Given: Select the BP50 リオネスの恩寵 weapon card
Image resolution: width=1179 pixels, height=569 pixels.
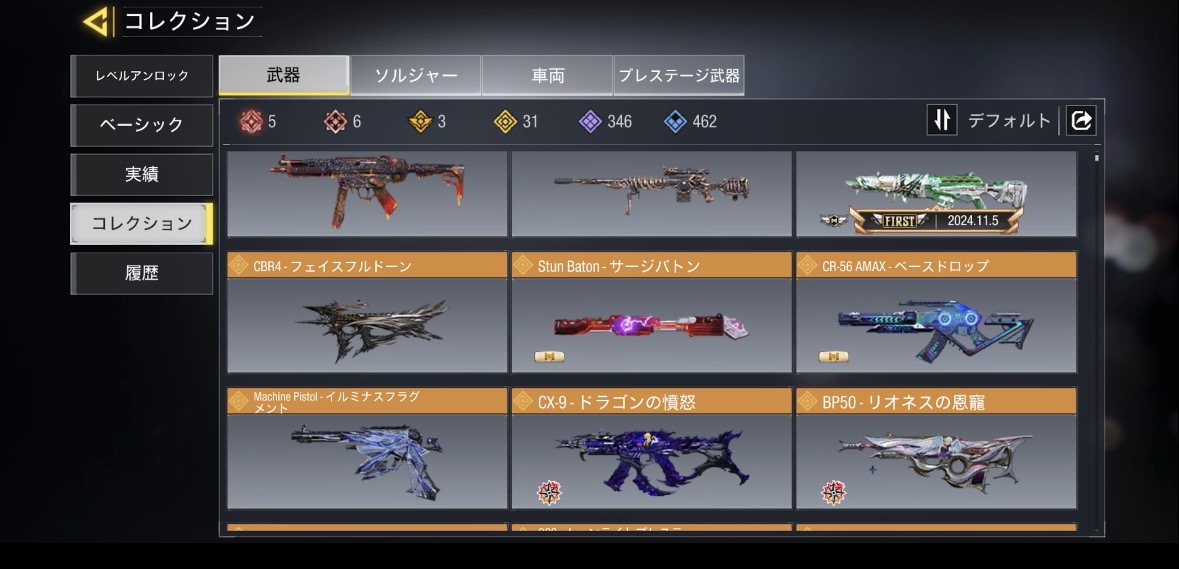Looking at the screenshot, I should (936, 449).
